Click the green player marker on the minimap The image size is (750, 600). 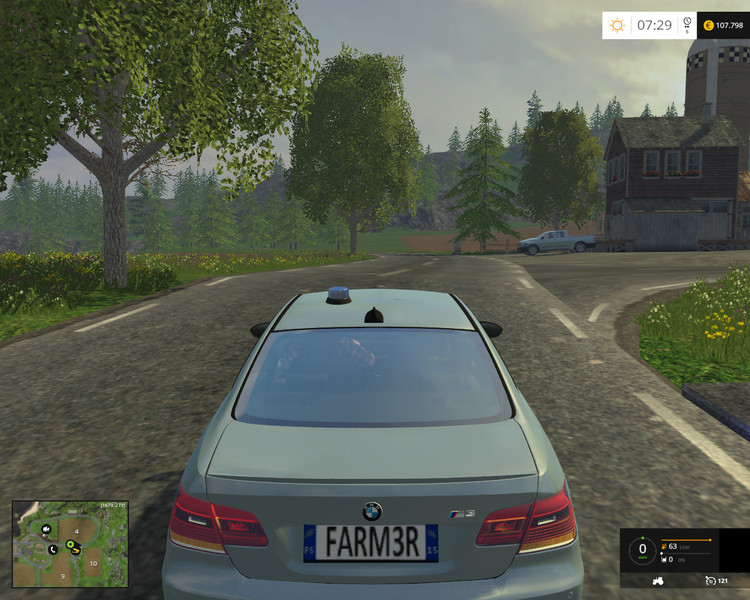pyautogui.click(x=72, y=545)
